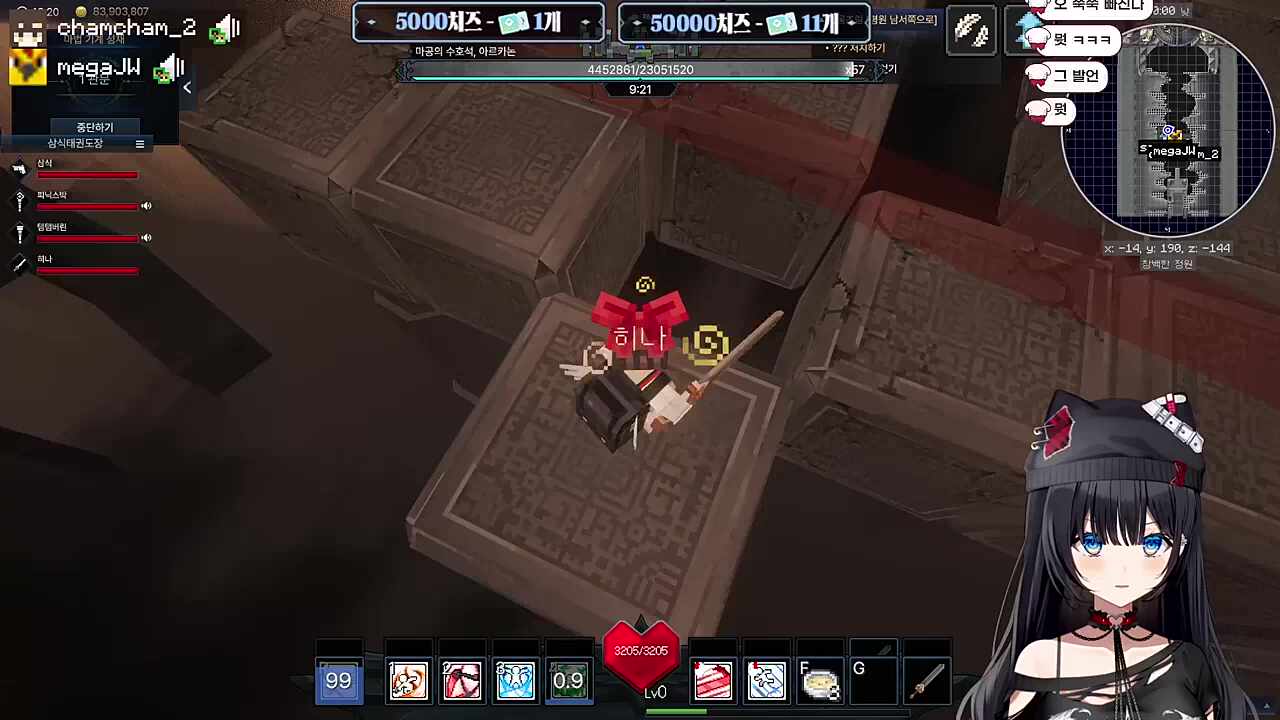Click the left arrow on the 5000치즈 banner
This screenshot has height=720, width=1280.
(x=371, y=22)
